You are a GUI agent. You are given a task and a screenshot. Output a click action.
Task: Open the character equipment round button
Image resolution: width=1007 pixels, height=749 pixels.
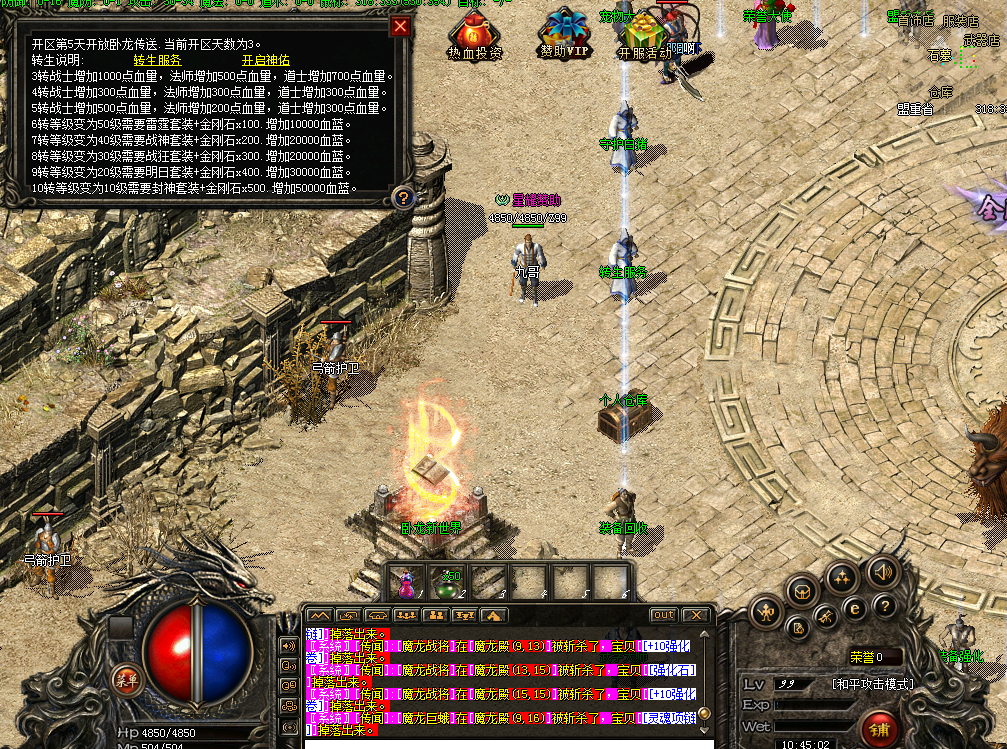click(767, 610)
